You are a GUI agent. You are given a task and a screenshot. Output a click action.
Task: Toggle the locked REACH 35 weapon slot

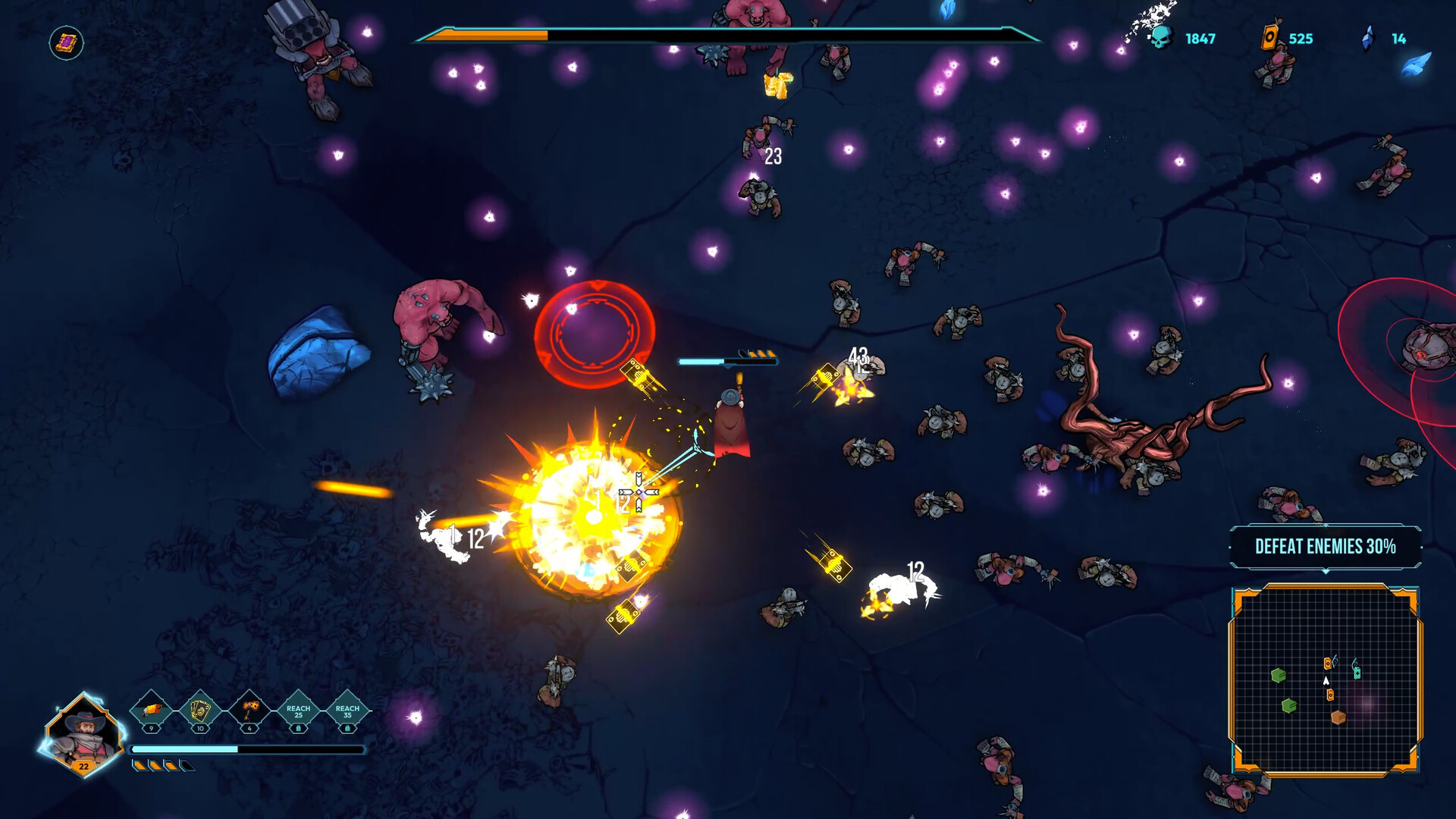[347, 711]
